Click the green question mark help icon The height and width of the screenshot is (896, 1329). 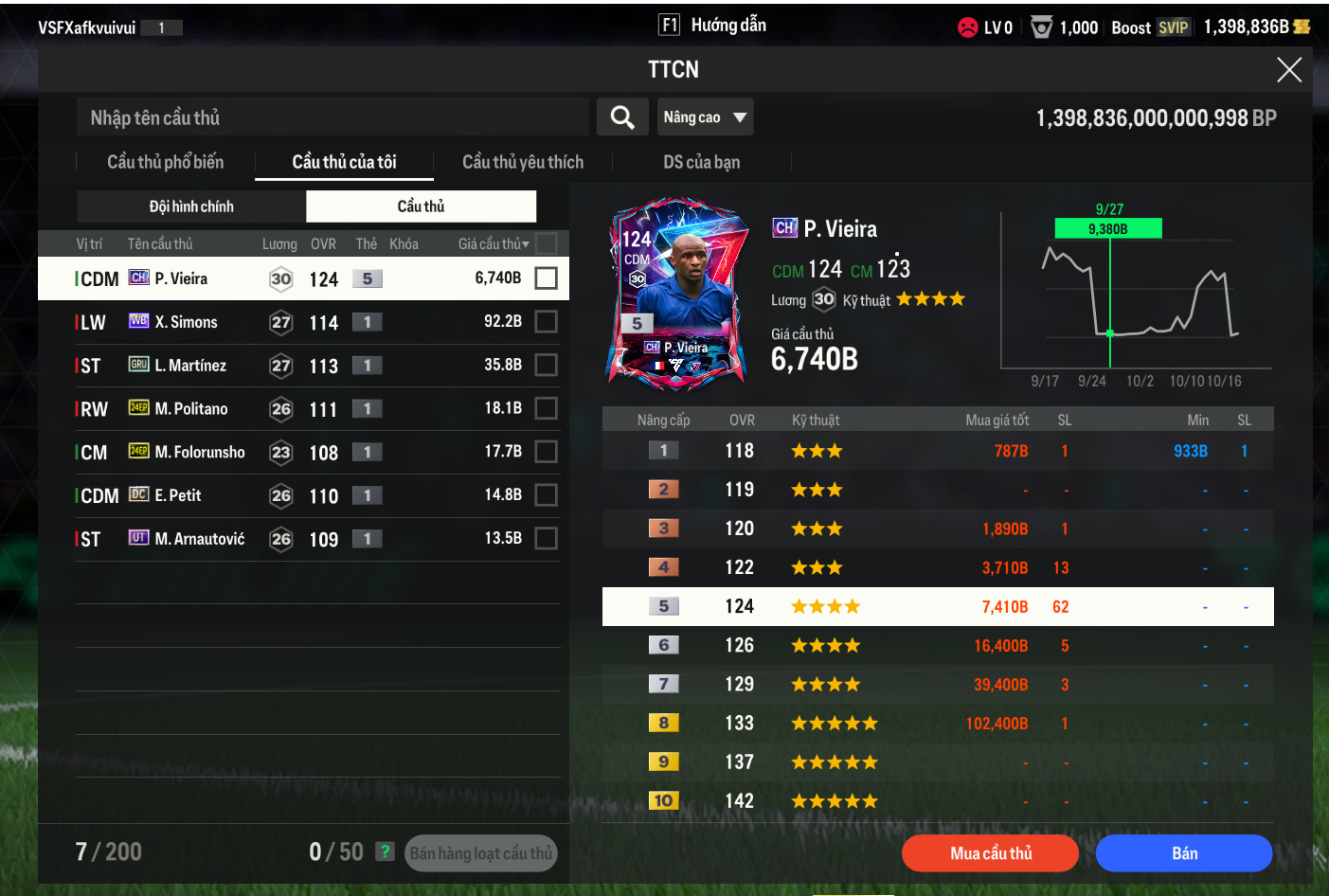click(385, 851)
